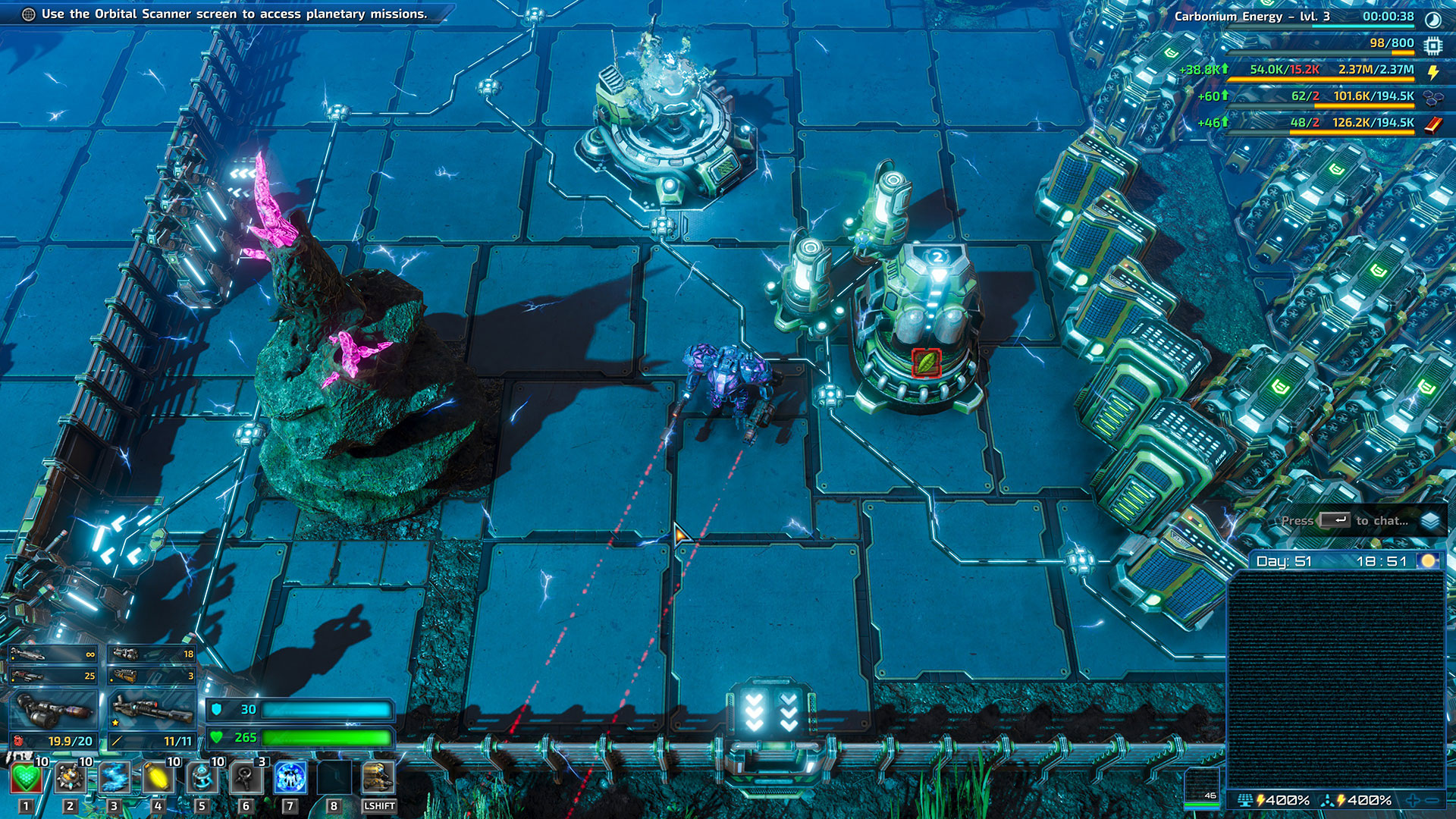This screenshot has height=819, width=1456.
Task: Zoom out the minimap with minus
Action: pos(1432,801)
